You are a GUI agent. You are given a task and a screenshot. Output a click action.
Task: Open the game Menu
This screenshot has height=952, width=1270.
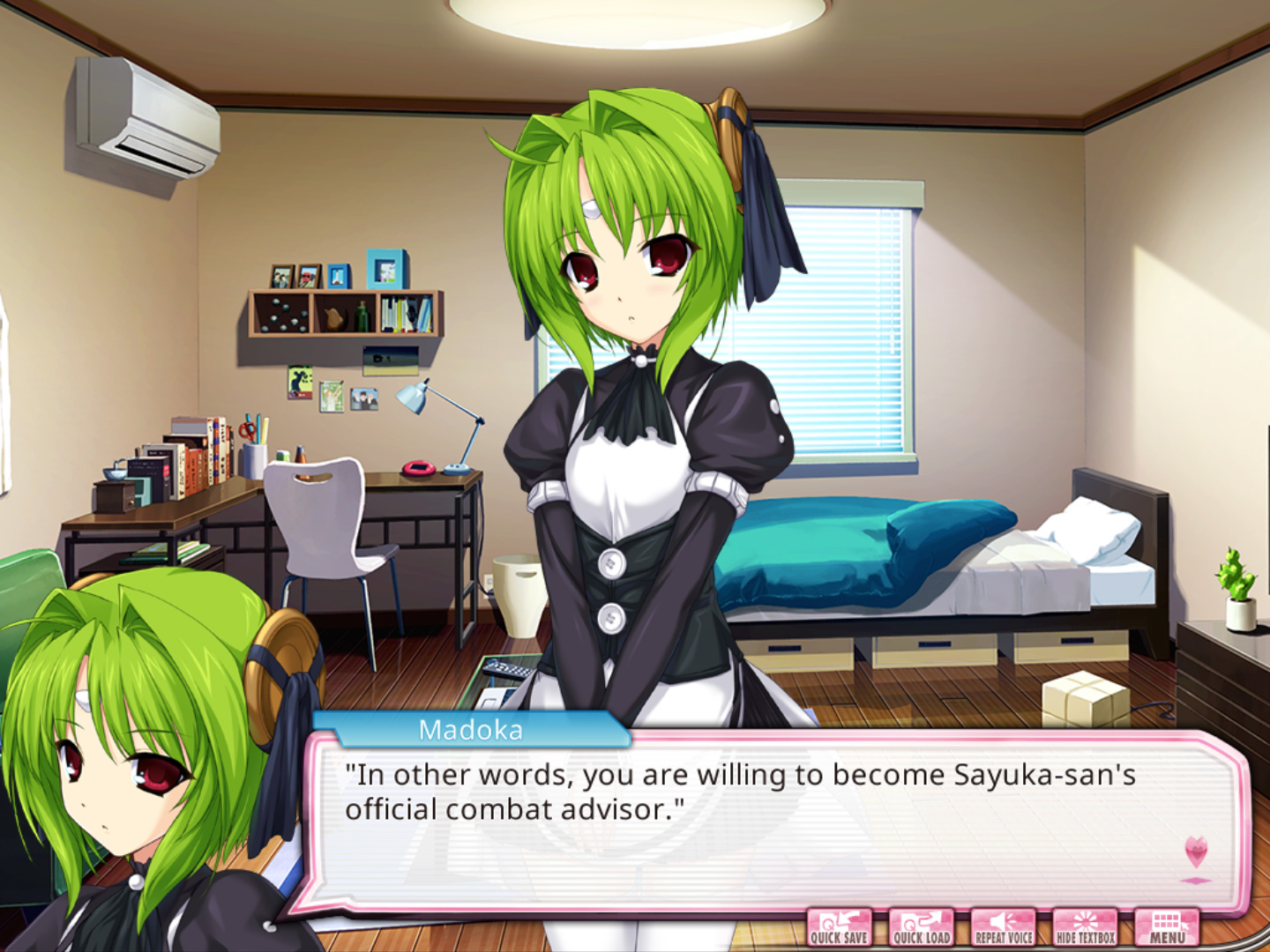1167,928
